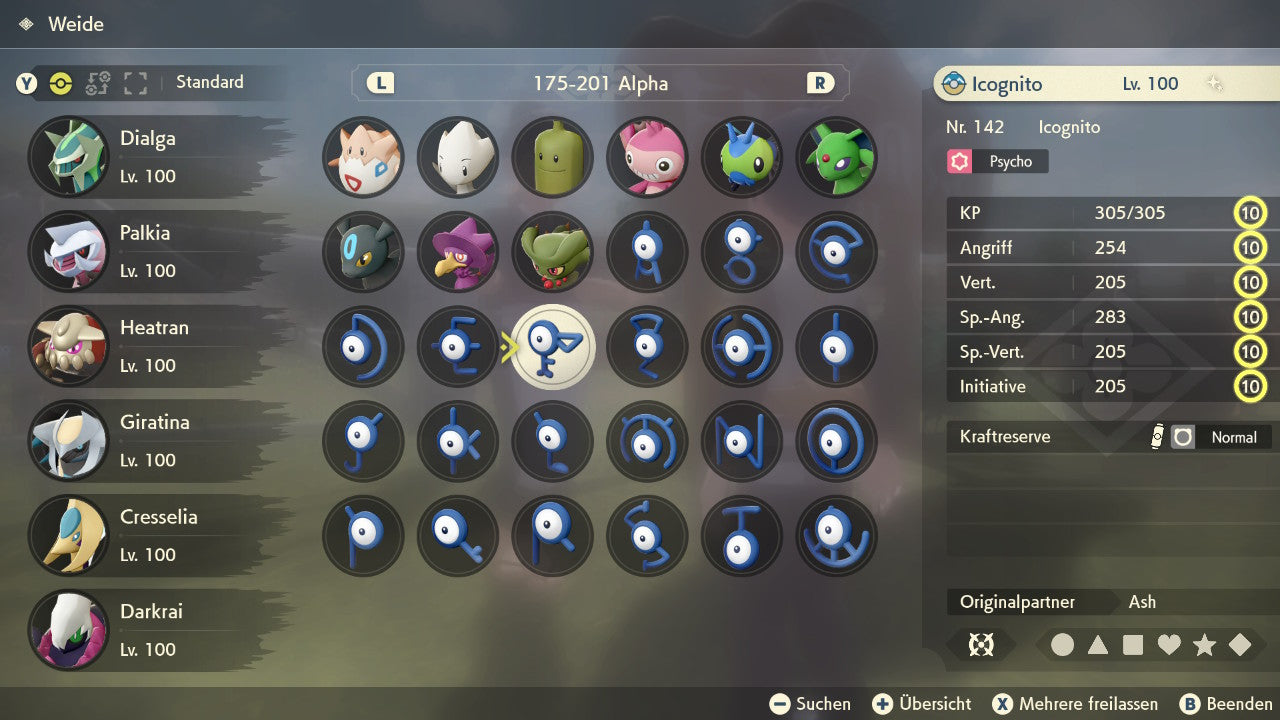Select the Standard filter label

(x=209, y=82)
